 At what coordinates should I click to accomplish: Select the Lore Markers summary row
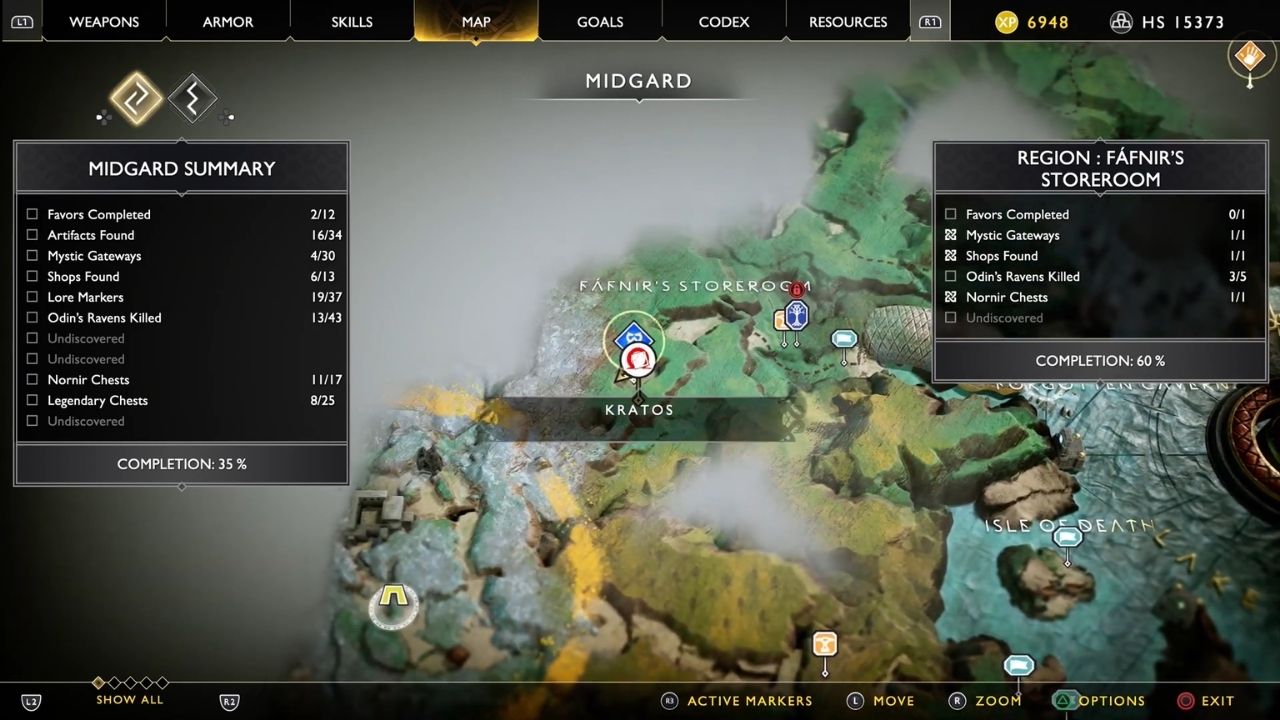(181, 297)
